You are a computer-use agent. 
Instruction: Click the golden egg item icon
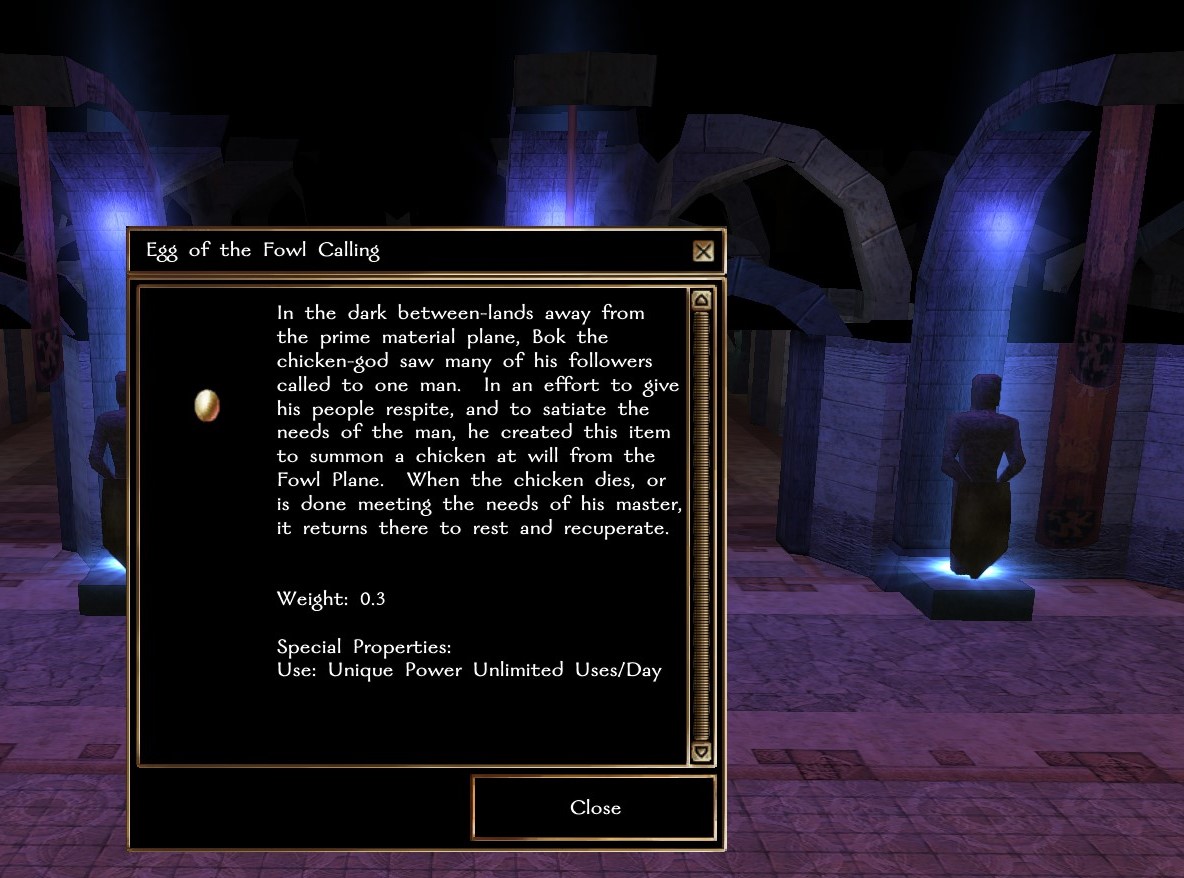(207, 405)
